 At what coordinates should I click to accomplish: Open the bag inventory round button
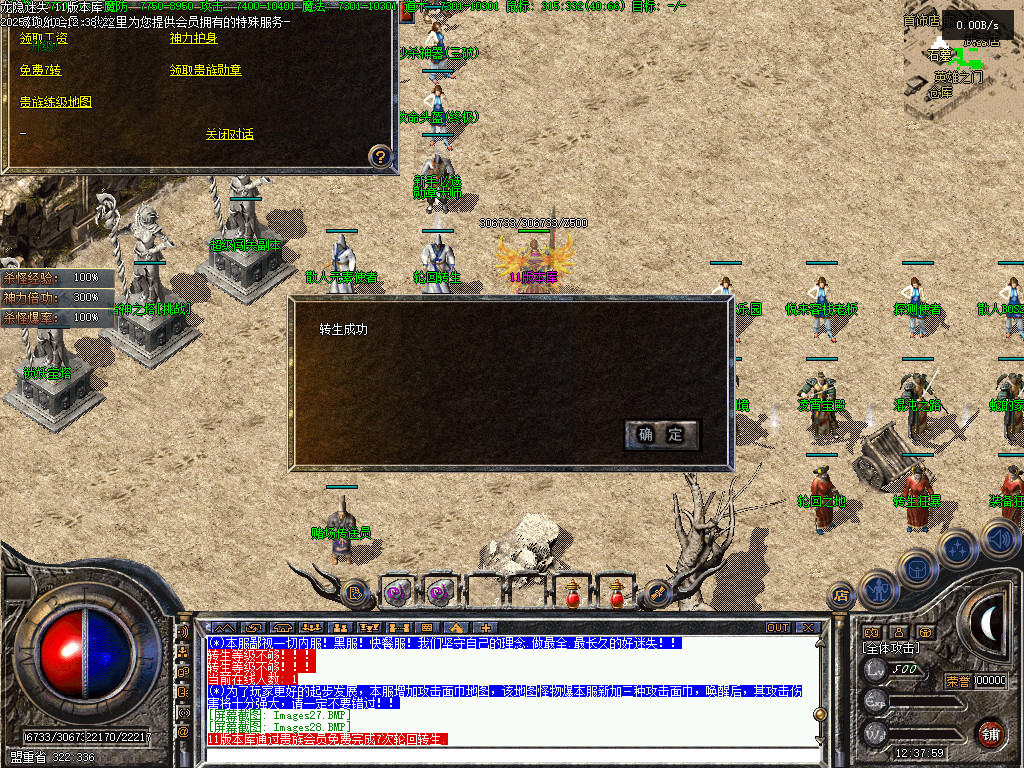[x=916, y=567]
